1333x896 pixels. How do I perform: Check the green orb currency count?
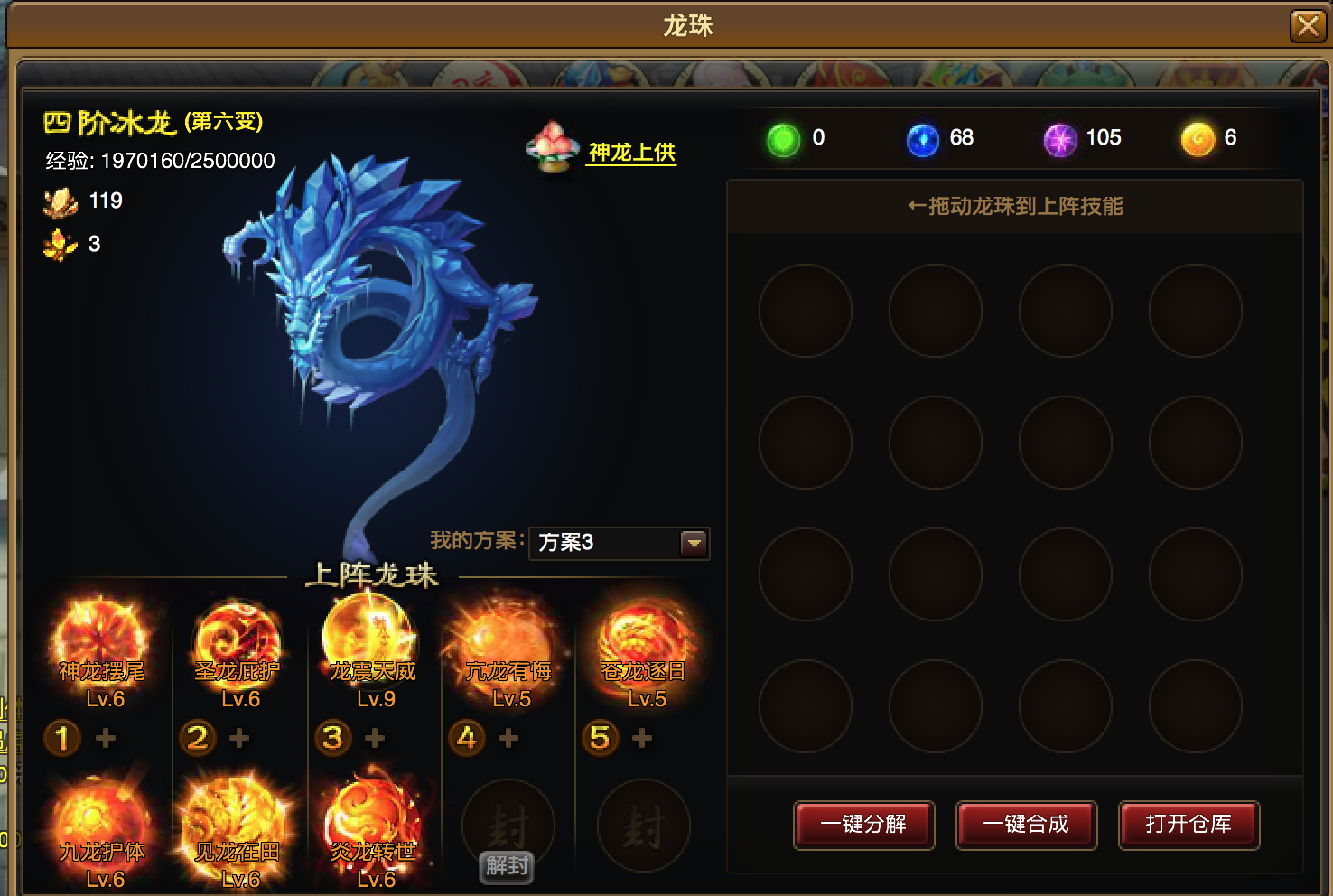coord(782,140)
